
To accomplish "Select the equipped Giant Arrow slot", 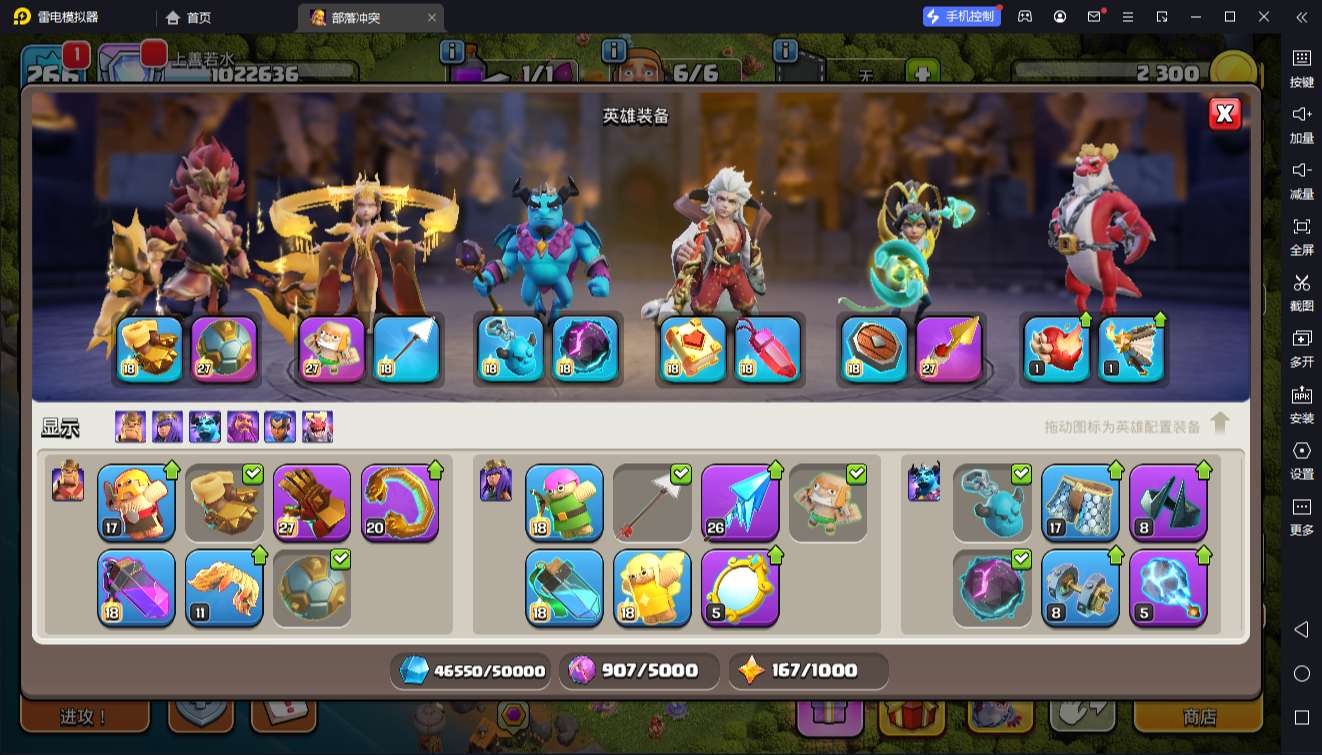I will click(406, 350).
